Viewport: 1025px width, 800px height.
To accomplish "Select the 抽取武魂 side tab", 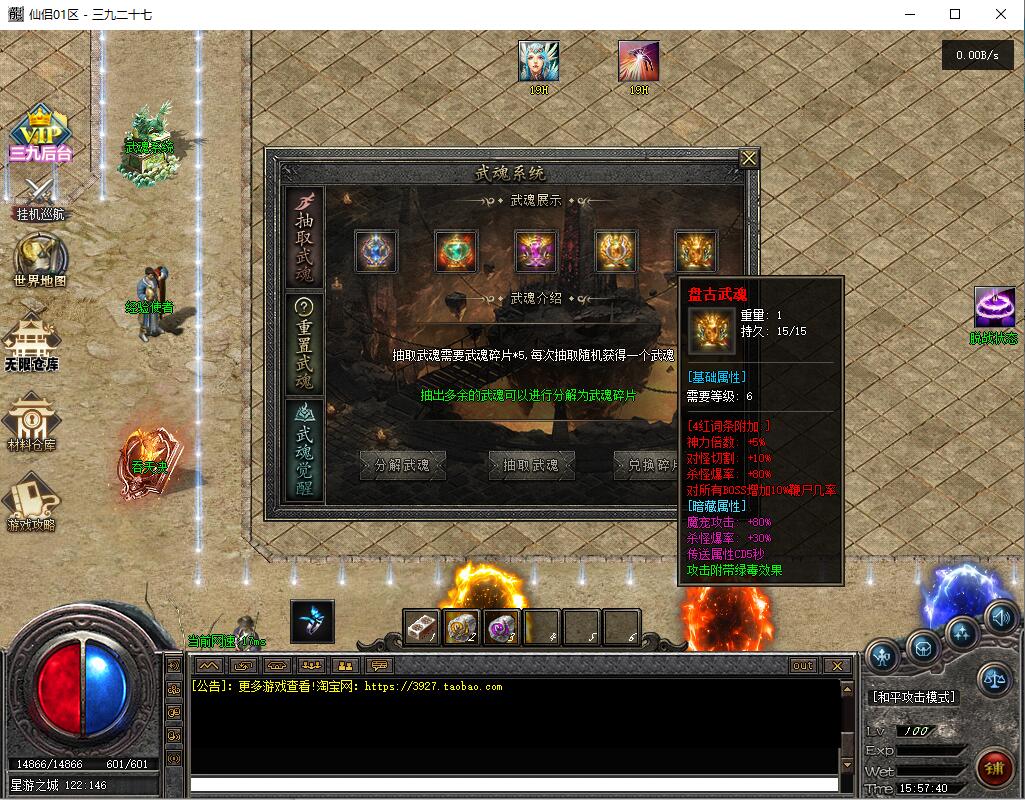I will (x=304, y=236).
